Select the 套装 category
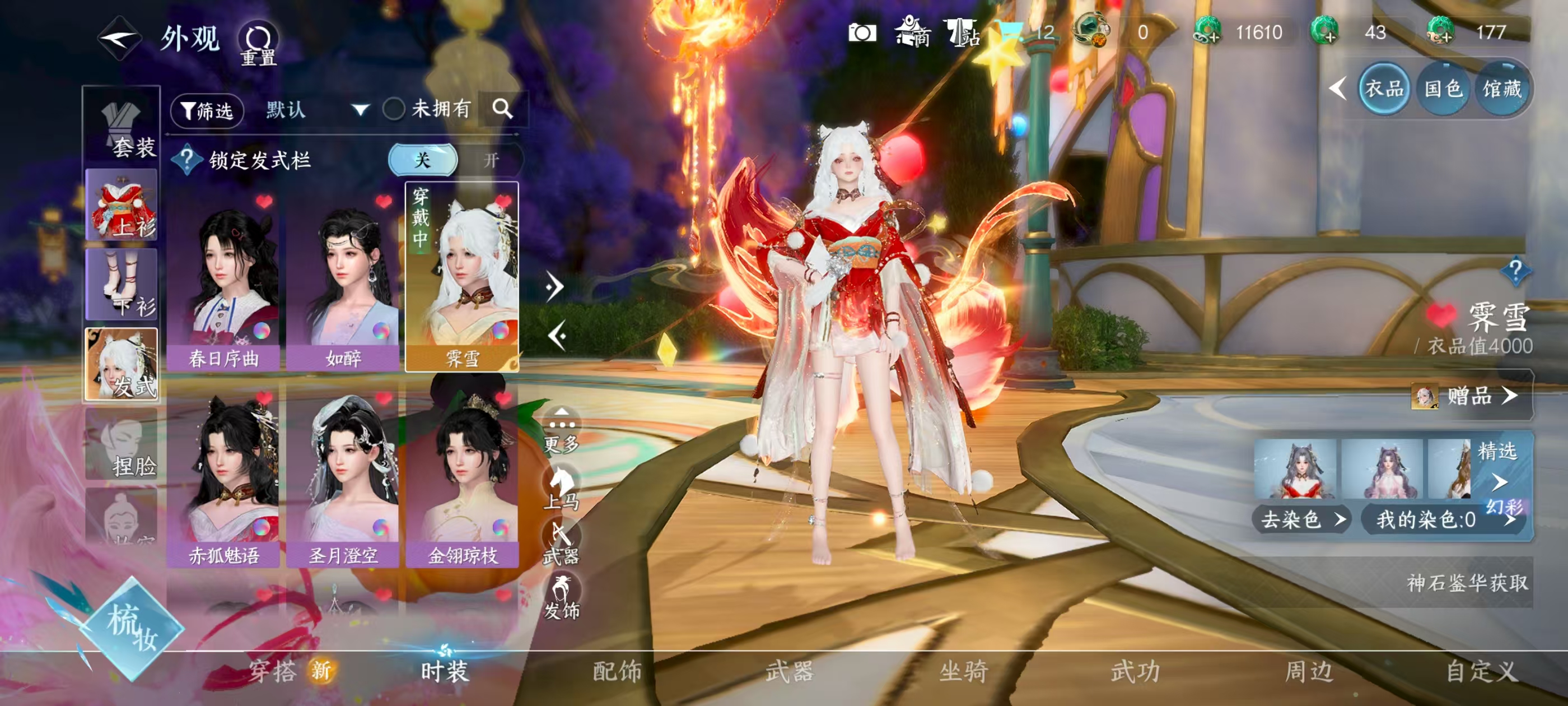 click(122, 129)
